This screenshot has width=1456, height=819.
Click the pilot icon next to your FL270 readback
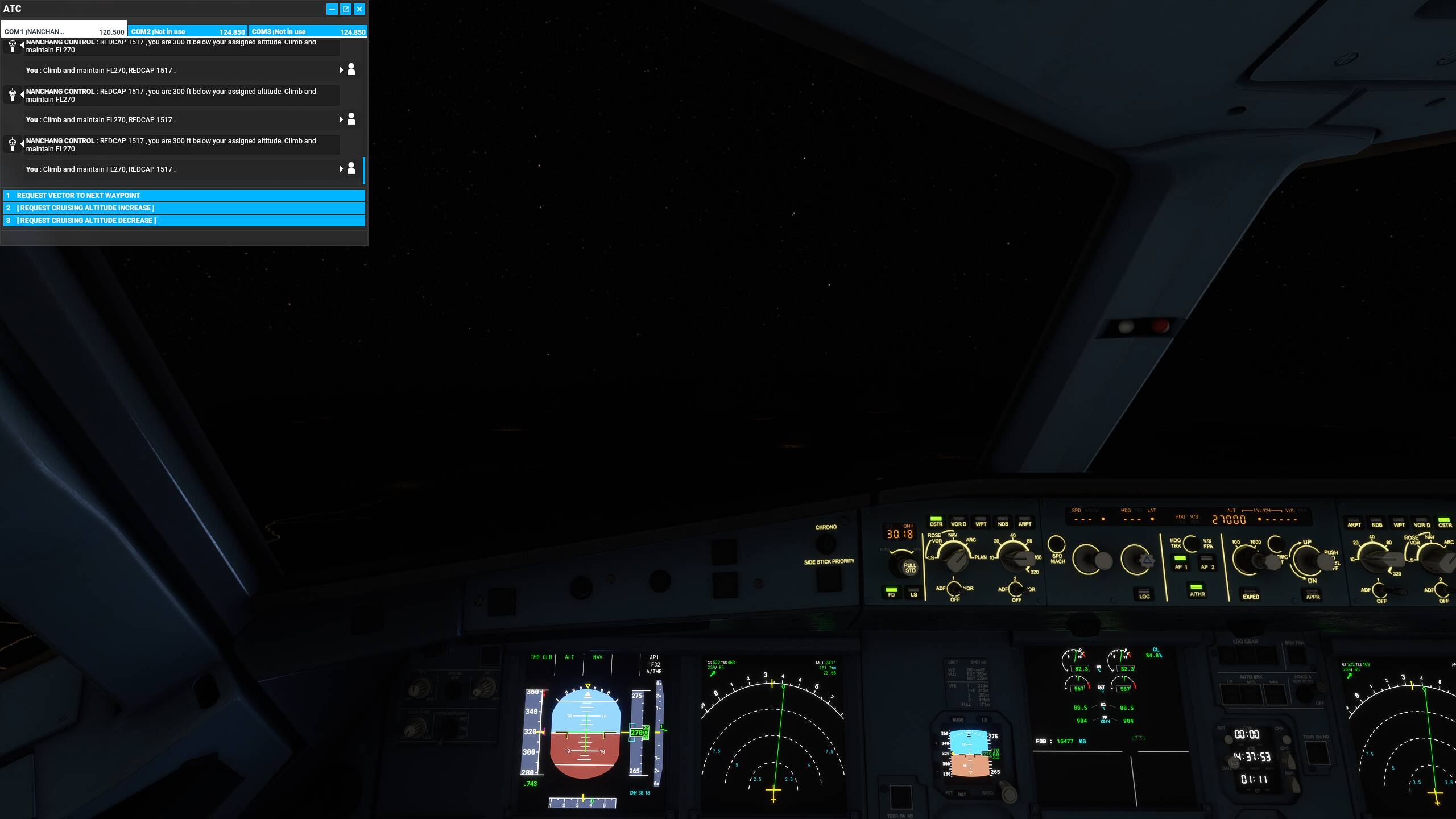point(351,69)
